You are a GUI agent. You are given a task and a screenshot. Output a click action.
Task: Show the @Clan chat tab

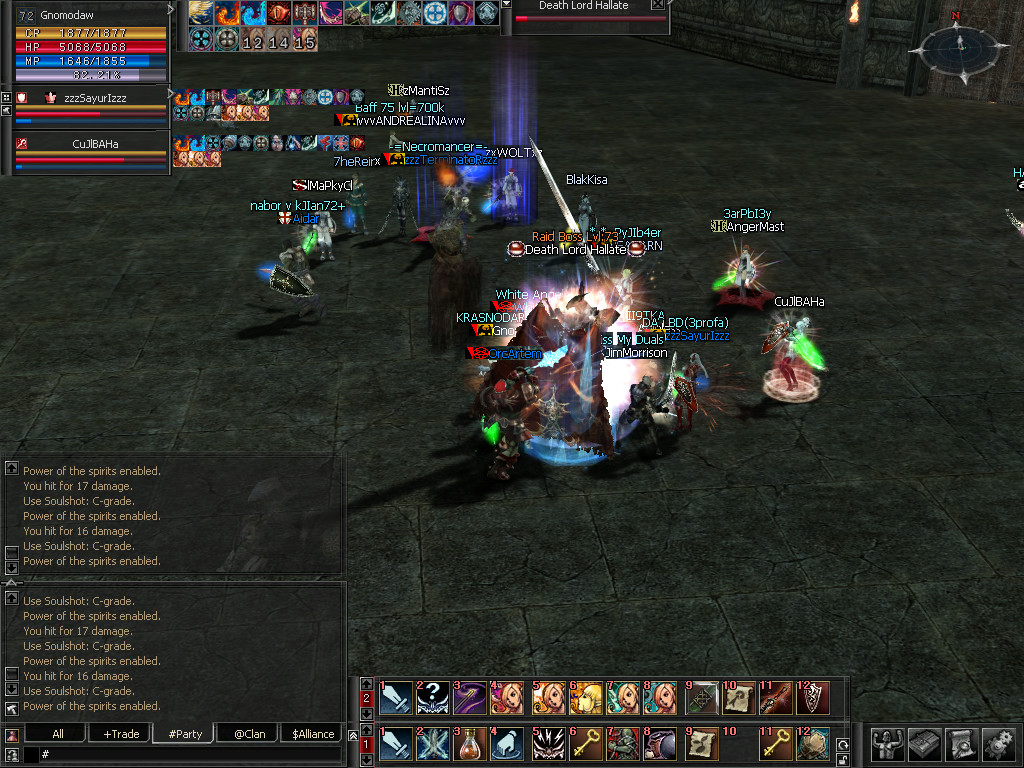click(249, 734)
